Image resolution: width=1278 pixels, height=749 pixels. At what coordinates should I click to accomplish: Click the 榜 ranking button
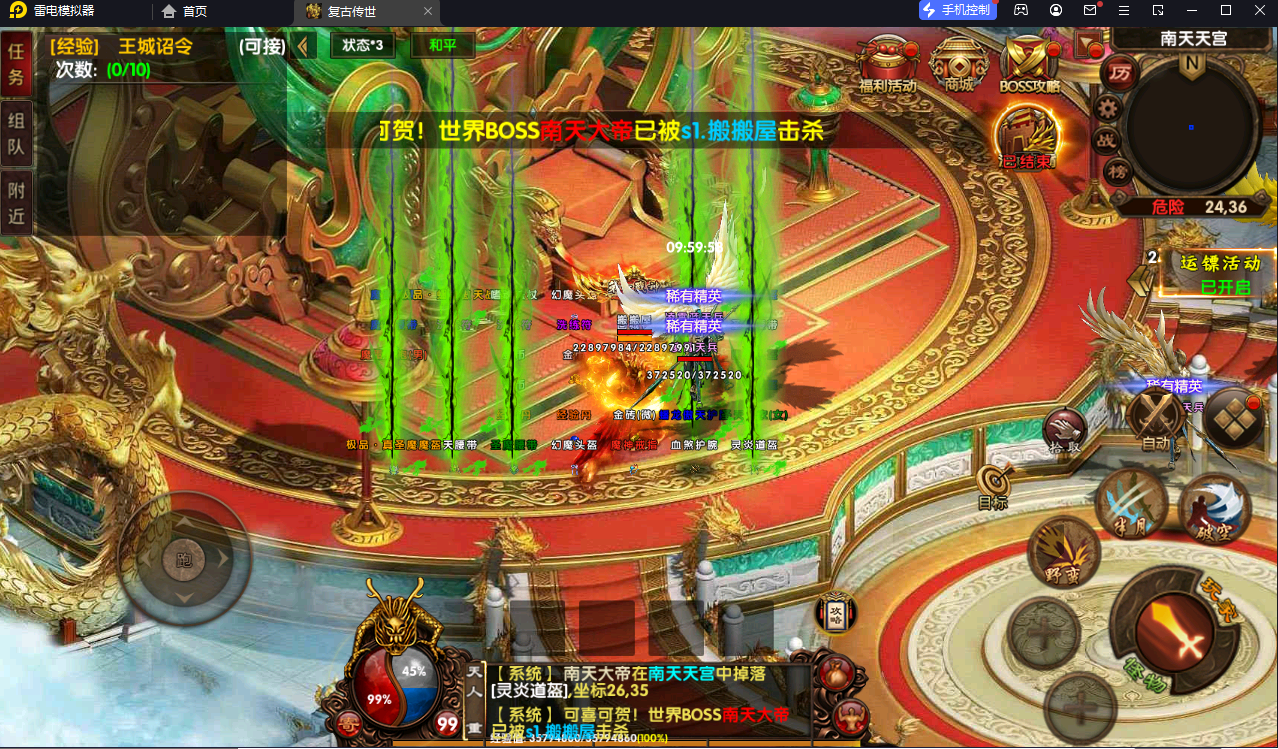(1117, 172)
